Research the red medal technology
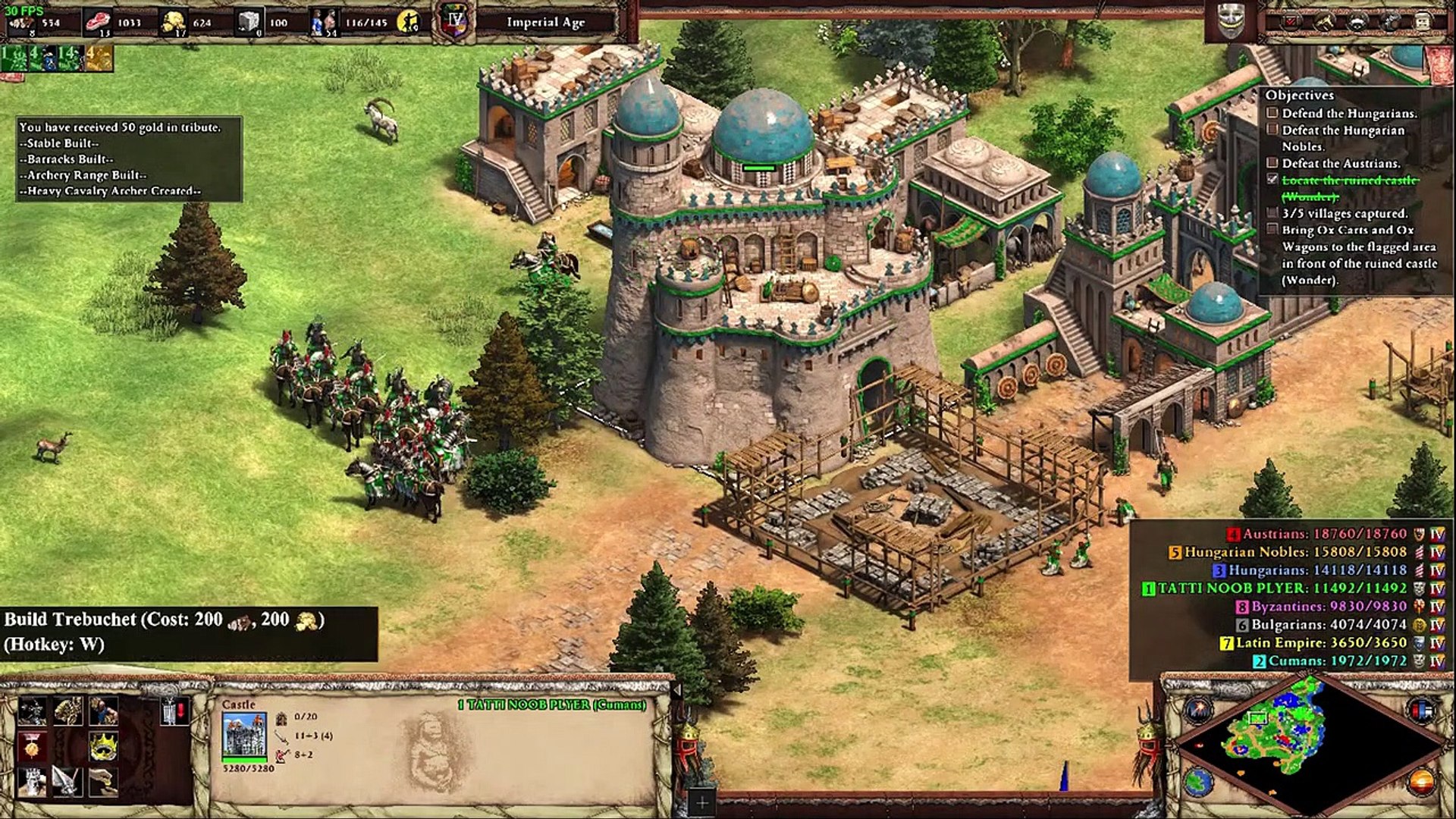 point(32,747)
